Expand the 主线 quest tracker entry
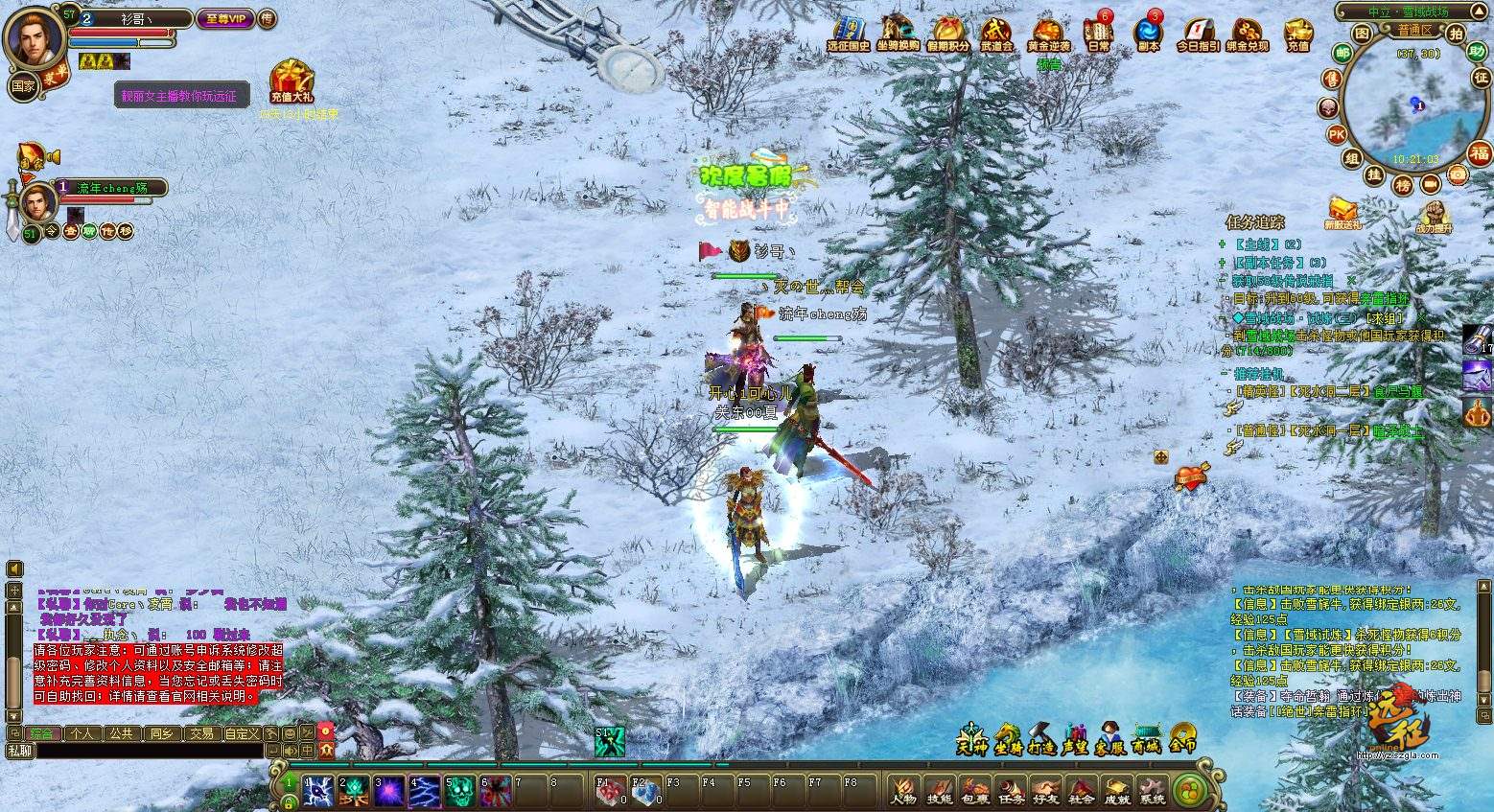The width and height of the screenshot is (1494, 812). point(1223,244)
